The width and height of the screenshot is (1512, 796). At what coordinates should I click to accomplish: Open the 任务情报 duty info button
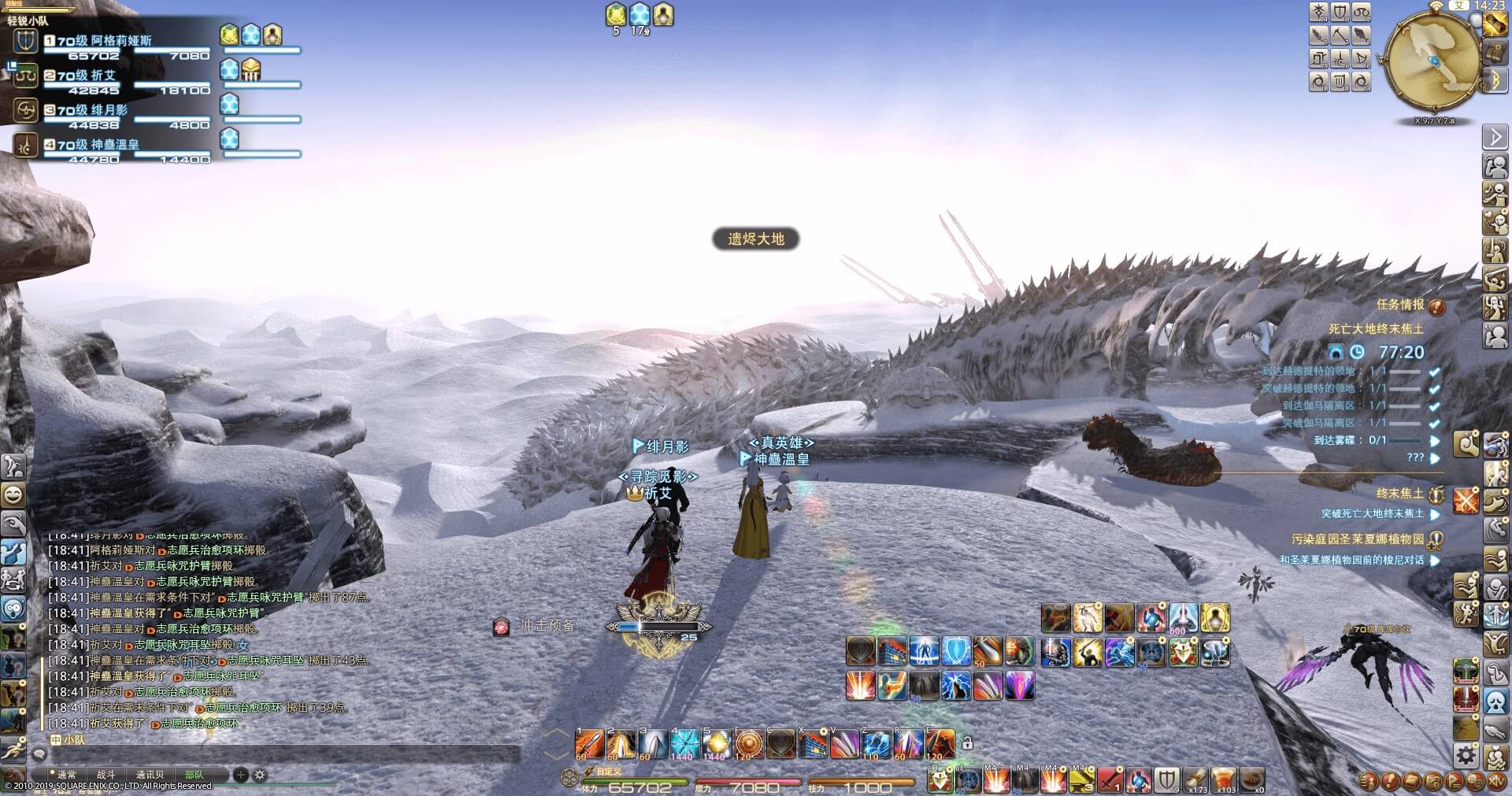coord(1436,306)
